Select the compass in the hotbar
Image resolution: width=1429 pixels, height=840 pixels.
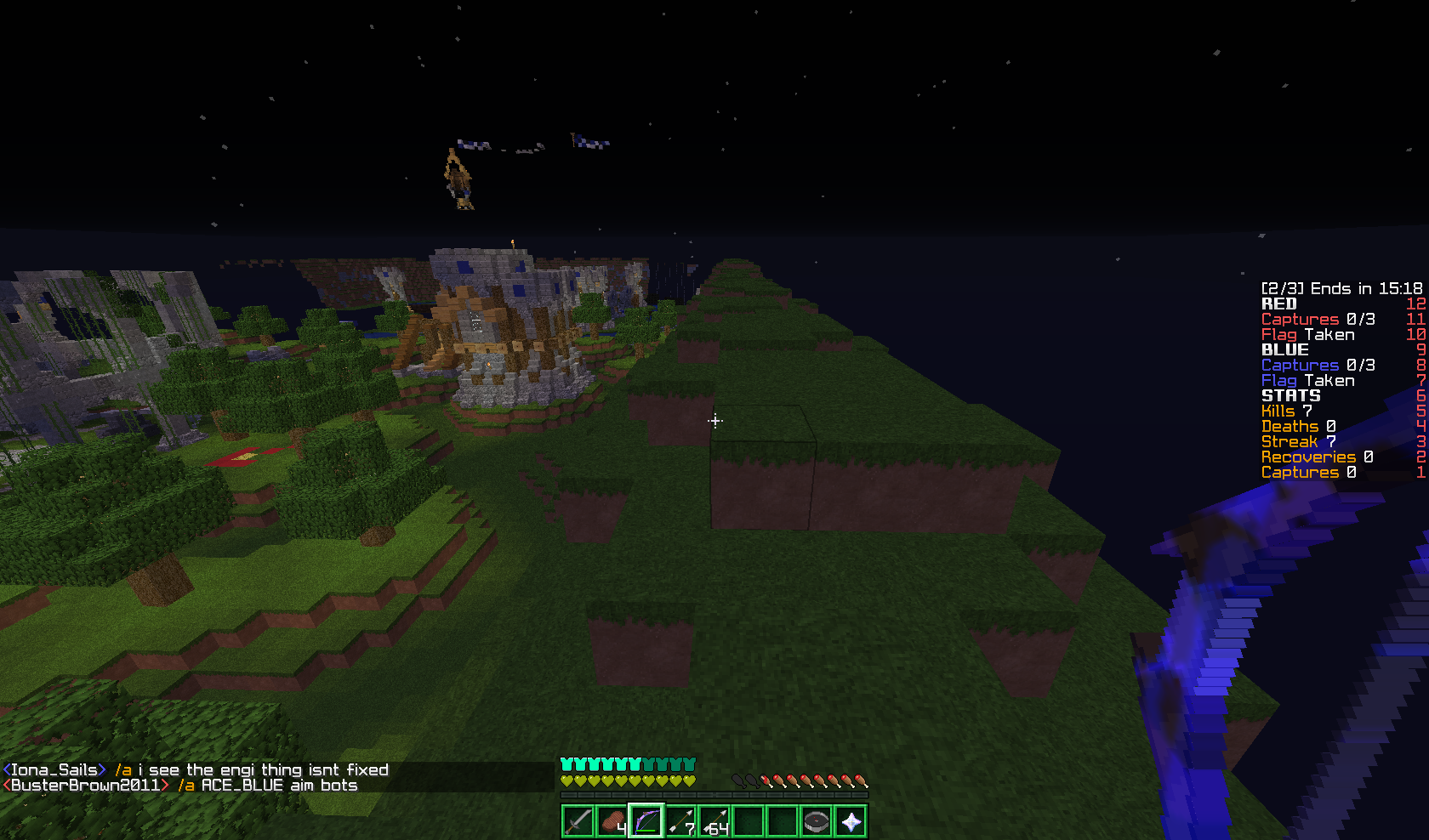coord(816,822)
